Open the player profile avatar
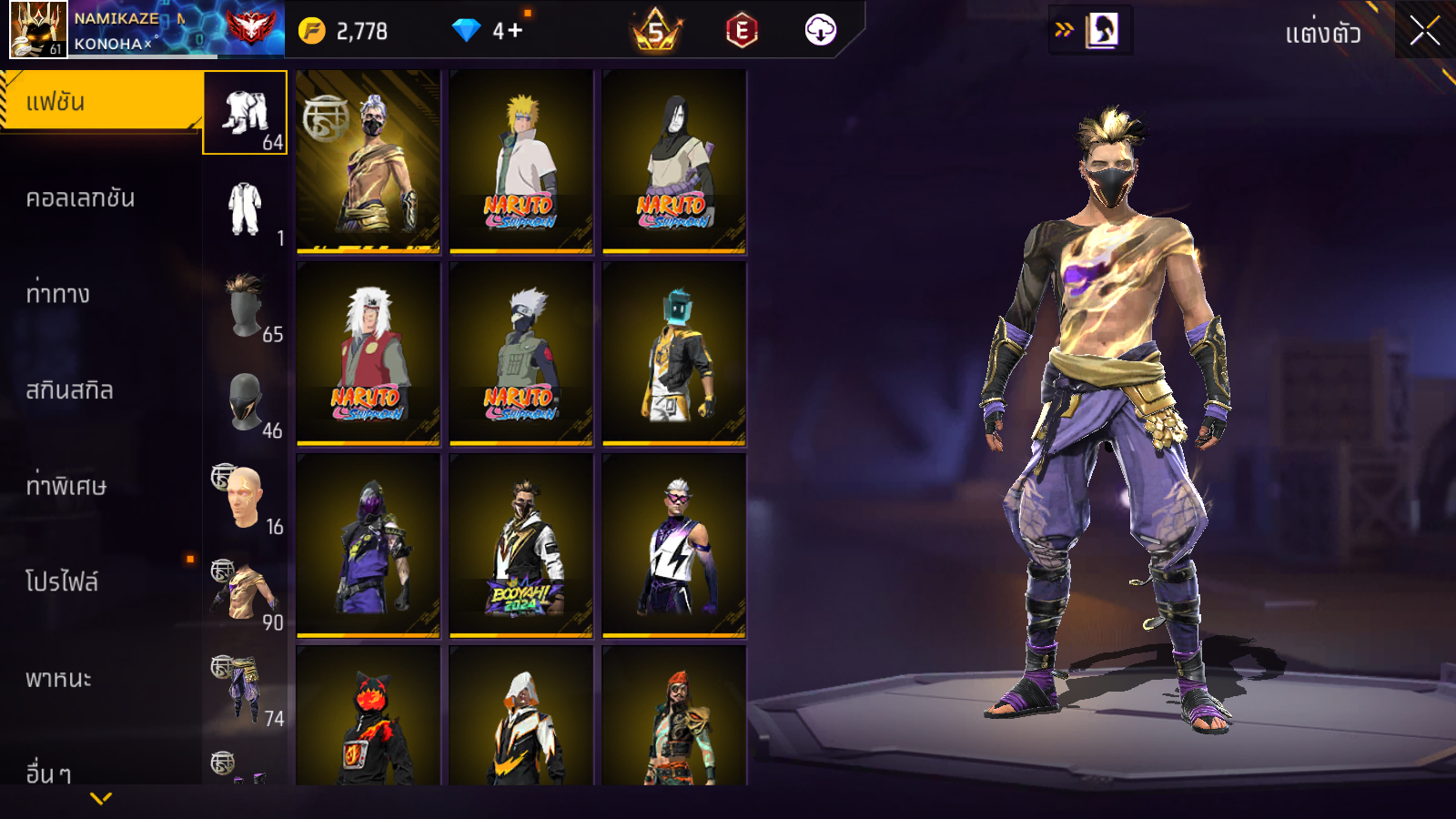 [37, 29]
